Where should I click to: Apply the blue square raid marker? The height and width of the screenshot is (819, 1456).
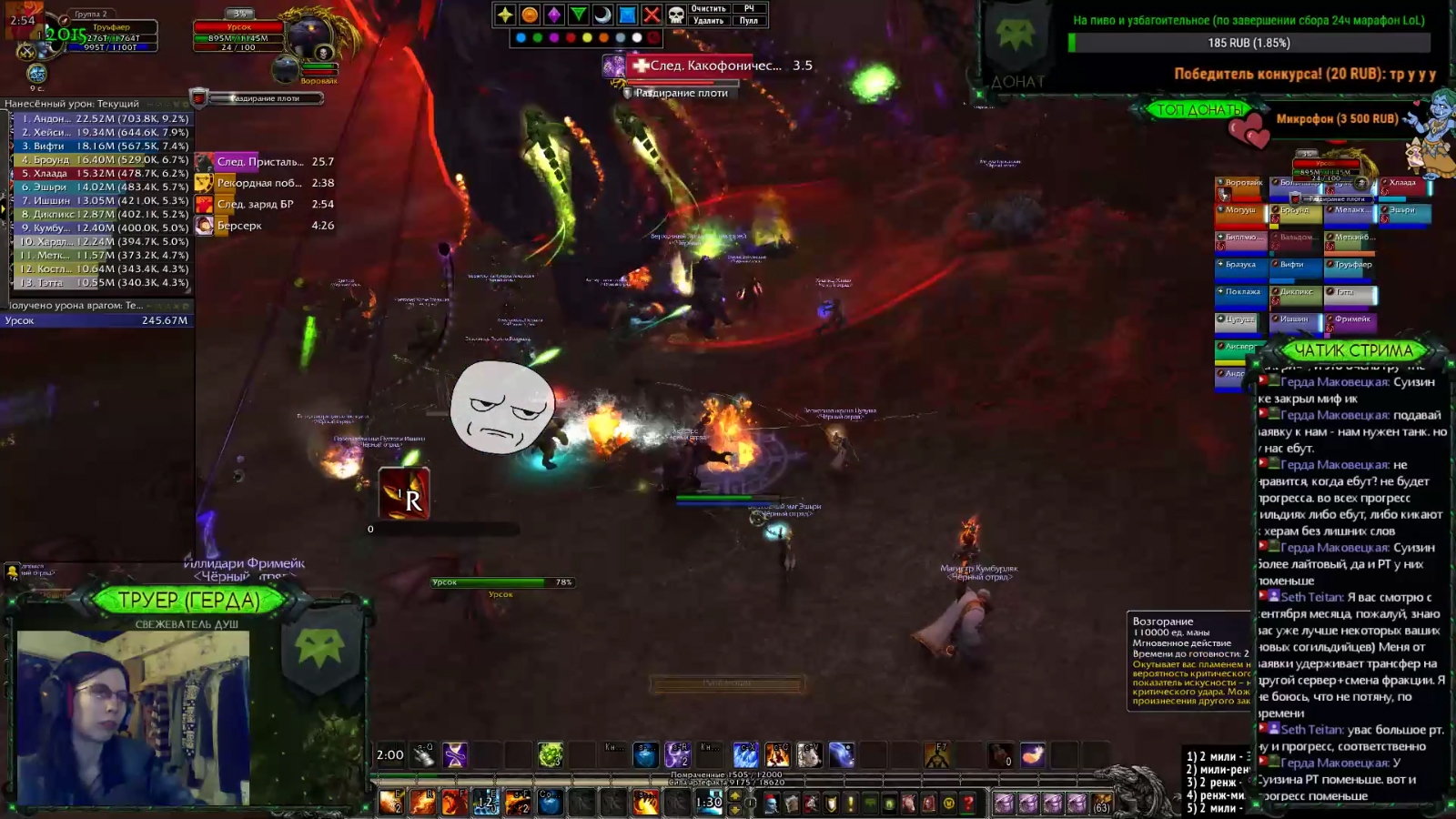pos(627,15)
